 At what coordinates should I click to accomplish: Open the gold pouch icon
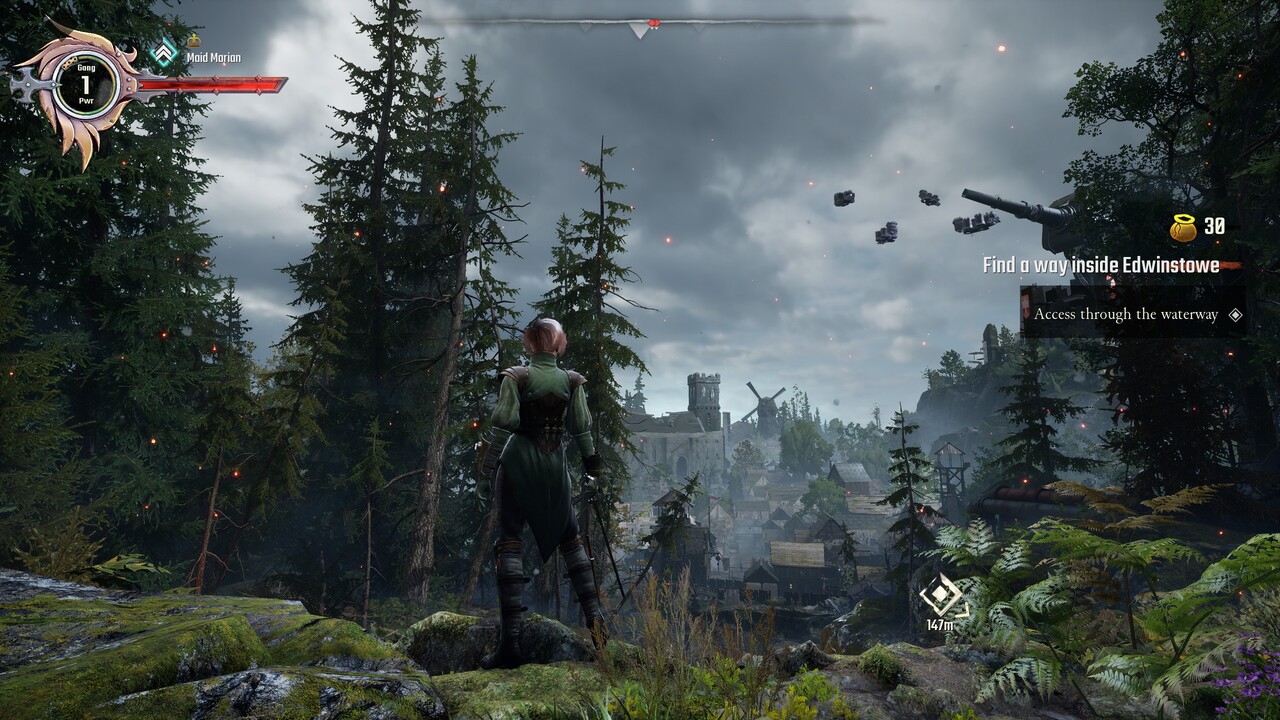(x=1183, y=228)
